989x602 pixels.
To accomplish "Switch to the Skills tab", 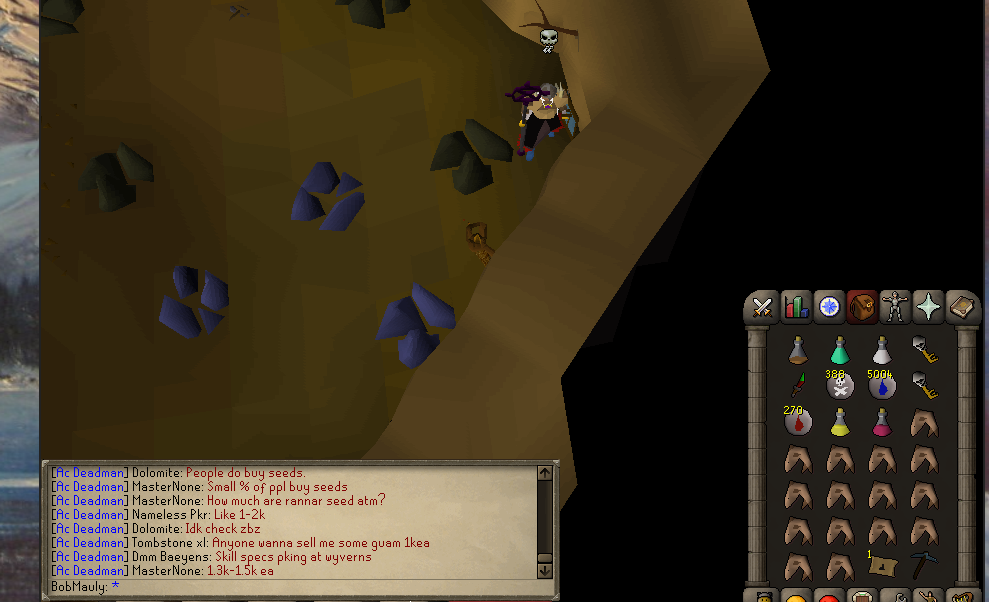I will (796, 307).
